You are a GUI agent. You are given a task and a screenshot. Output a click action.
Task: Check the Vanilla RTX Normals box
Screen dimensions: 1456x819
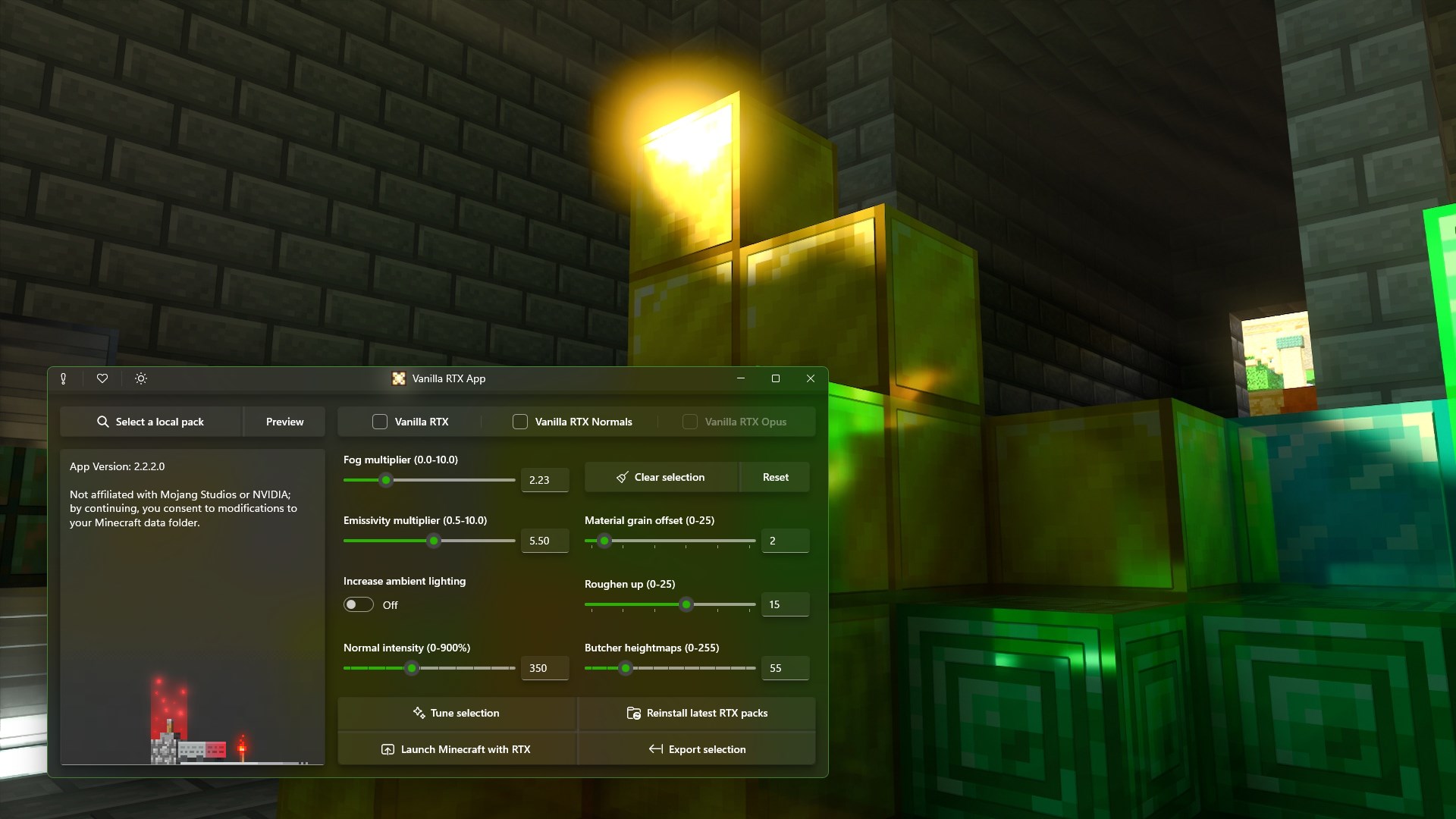click(x=520, y=422)
